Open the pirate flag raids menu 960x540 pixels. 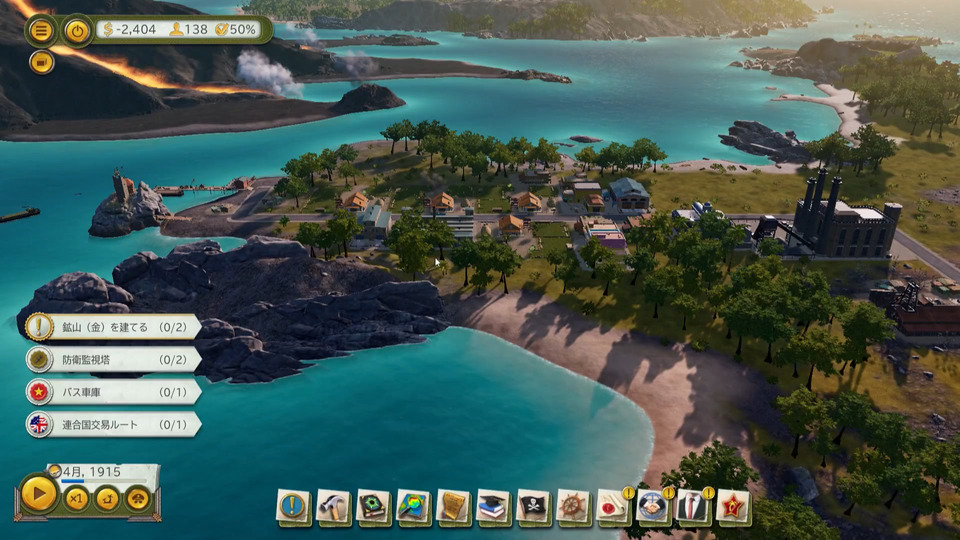coord(533,506)
